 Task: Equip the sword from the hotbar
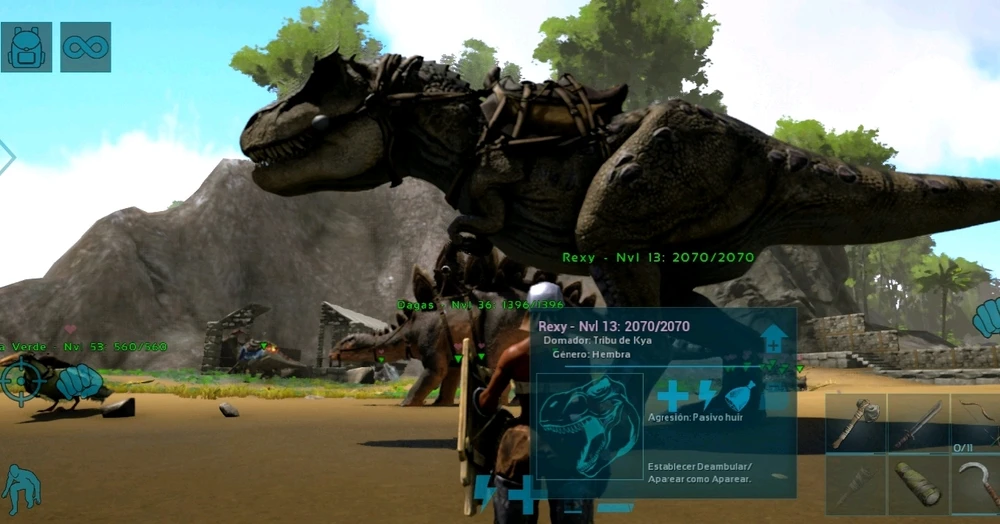click(x=917, y=423)
